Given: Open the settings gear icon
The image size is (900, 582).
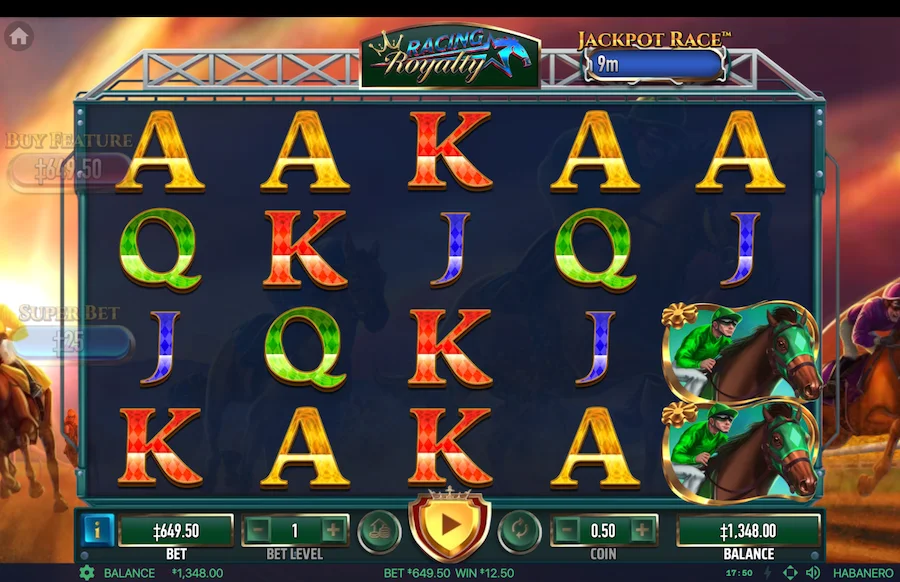Looking at the screenshot, I should point(86,573).
